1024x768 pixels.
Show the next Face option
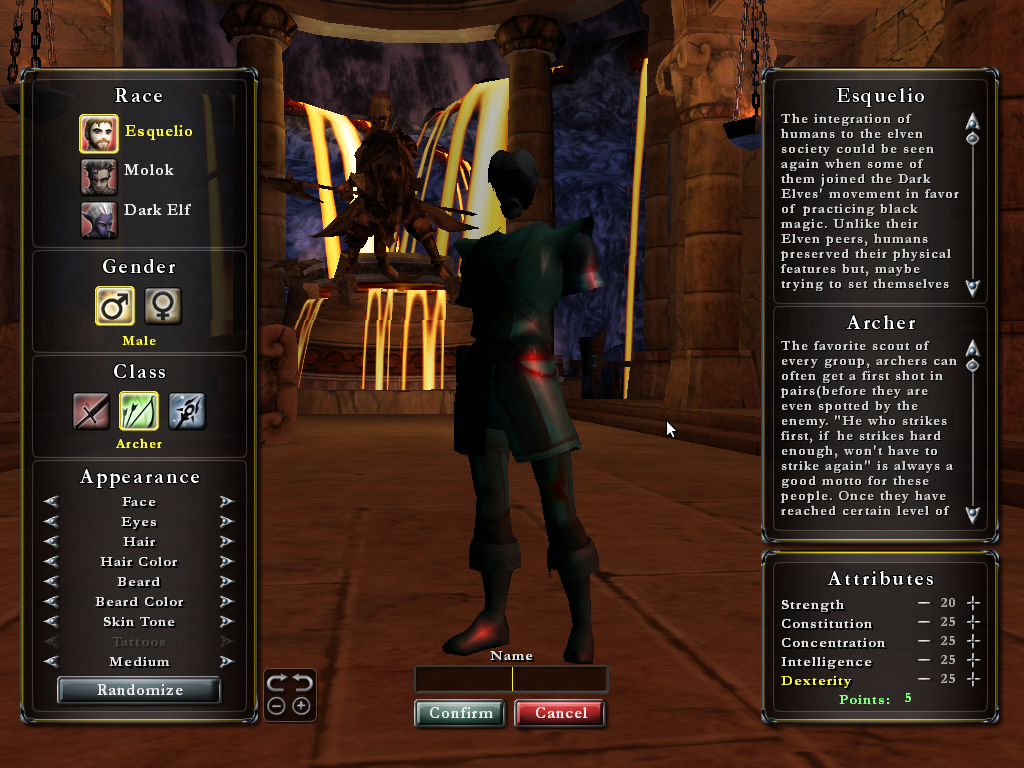pos(227,502)
